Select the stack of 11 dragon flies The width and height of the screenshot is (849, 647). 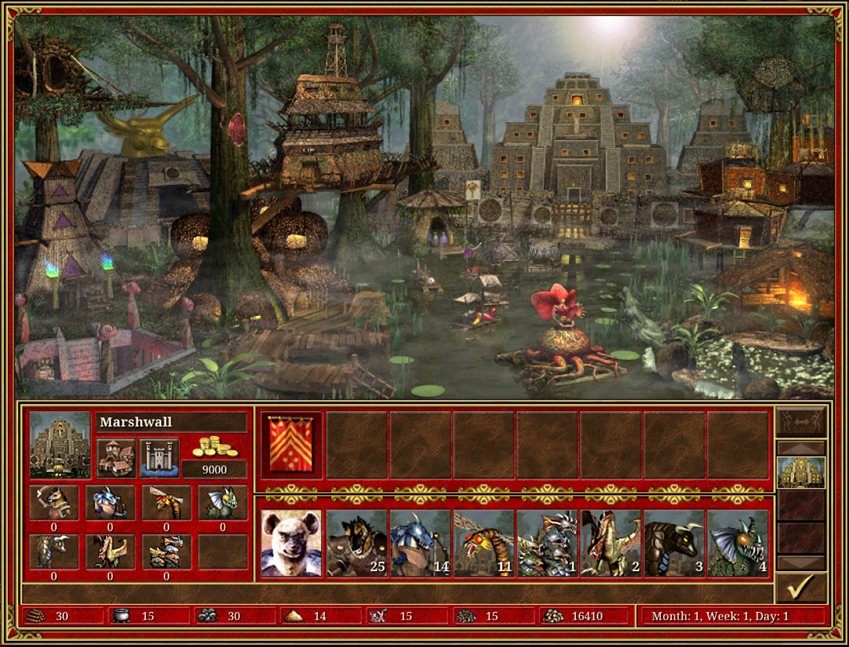click(x=483, y=543)
